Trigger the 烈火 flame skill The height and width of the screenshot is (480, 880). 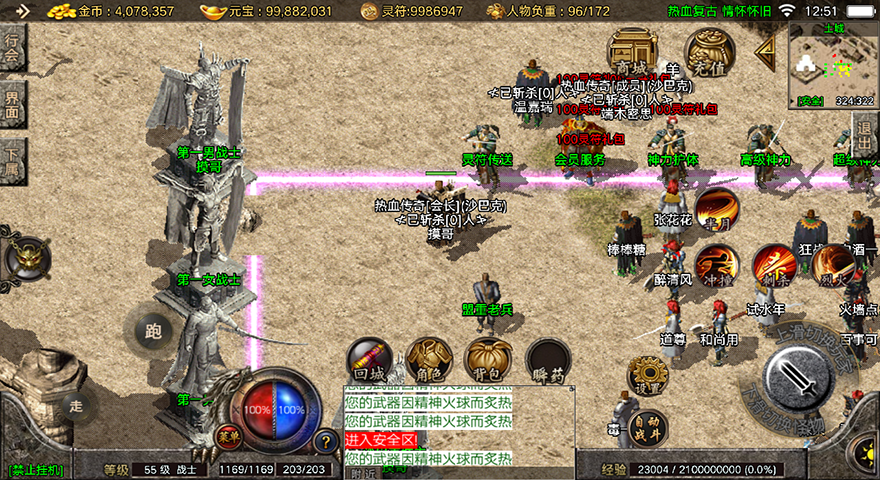832,266
